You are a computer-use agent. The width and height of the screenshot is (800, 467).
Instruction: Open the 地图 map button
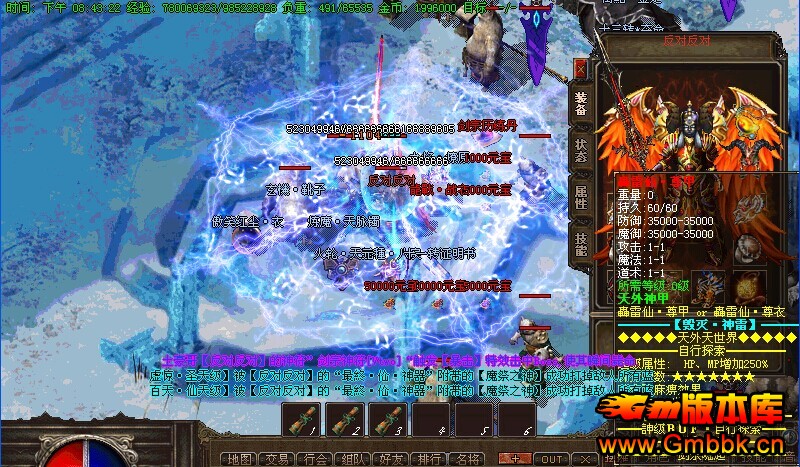point(240,459)
